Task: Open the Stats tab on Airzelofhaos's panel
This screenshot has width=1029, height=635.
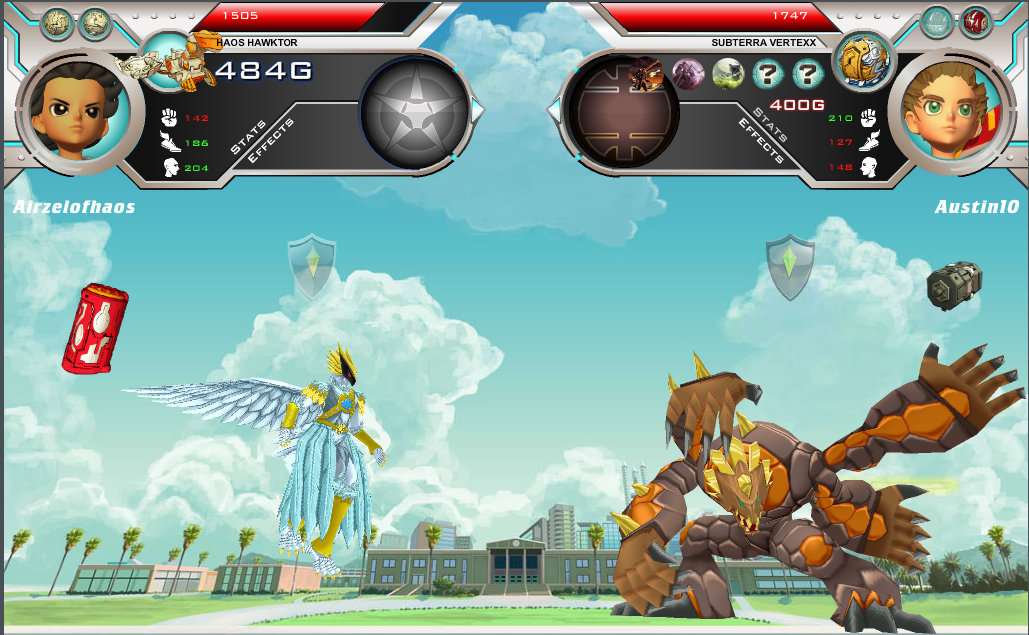Action: click(x=247, y=137)
